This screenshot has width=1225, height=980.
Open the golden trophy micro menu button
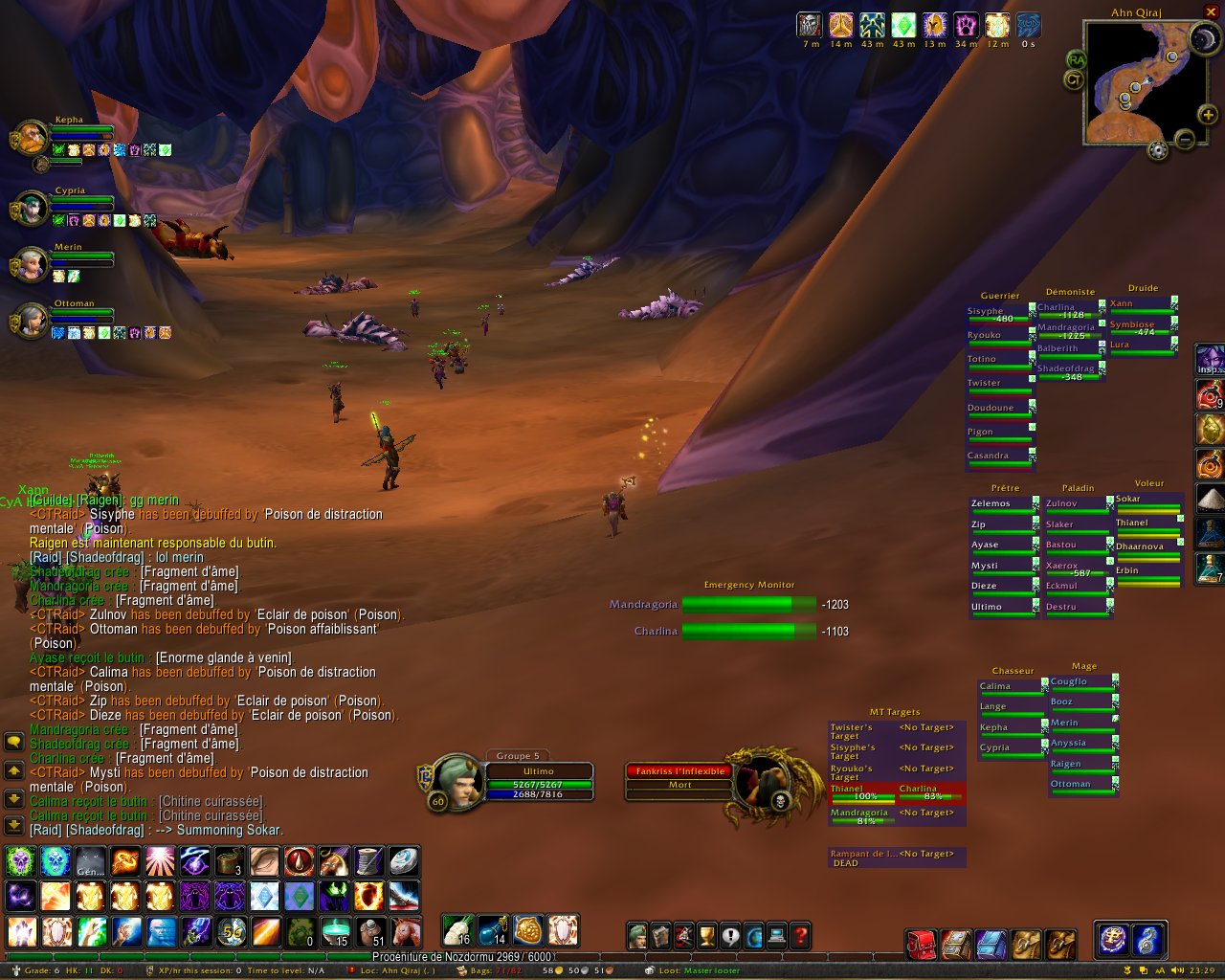click(x=707, y=935)
